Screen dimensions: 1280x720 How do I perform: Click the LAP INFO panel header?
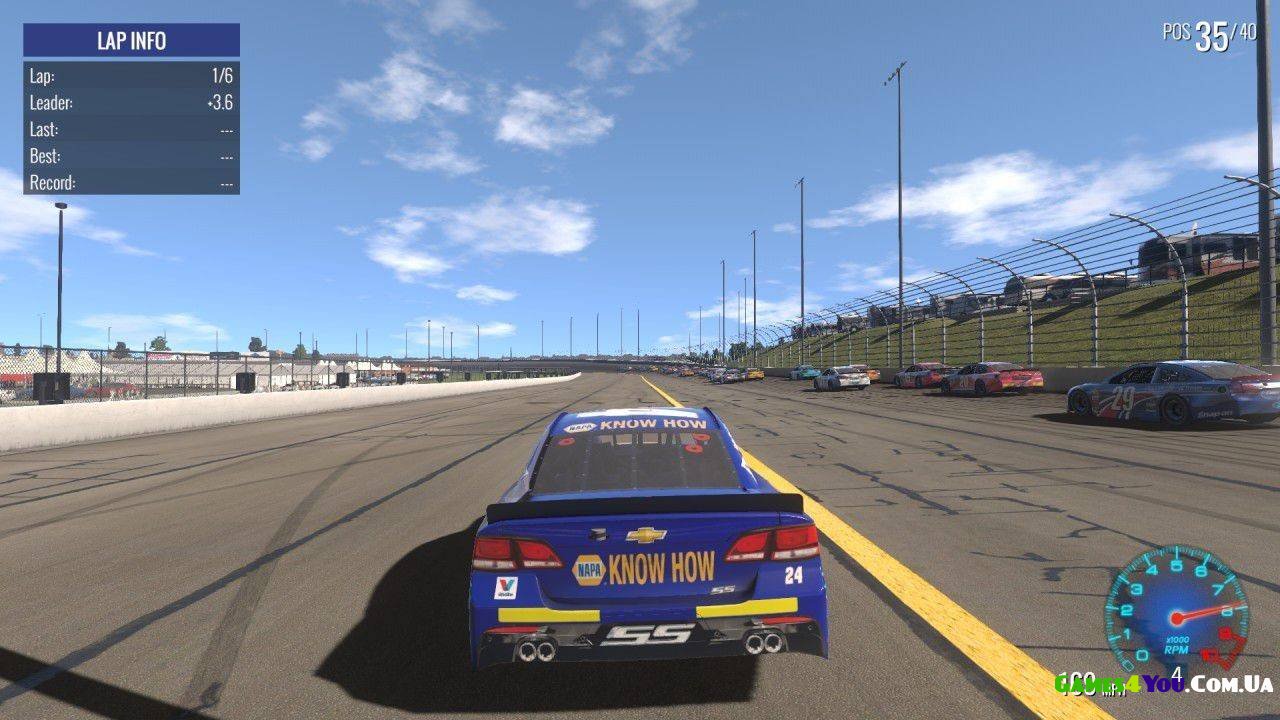point(131,41)
